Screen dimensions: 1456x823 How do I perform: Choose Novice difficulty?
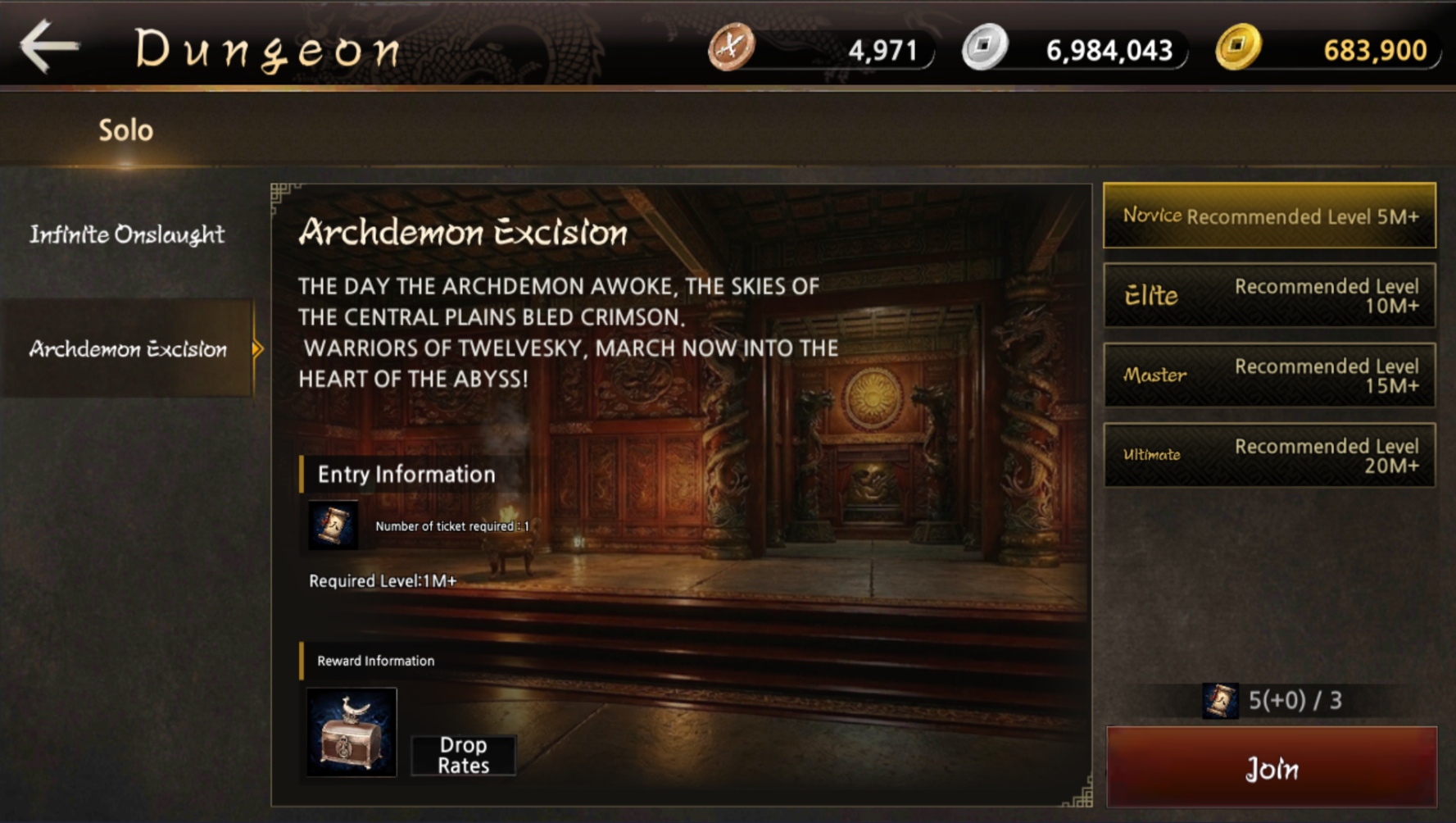(x=1268, y=216)
